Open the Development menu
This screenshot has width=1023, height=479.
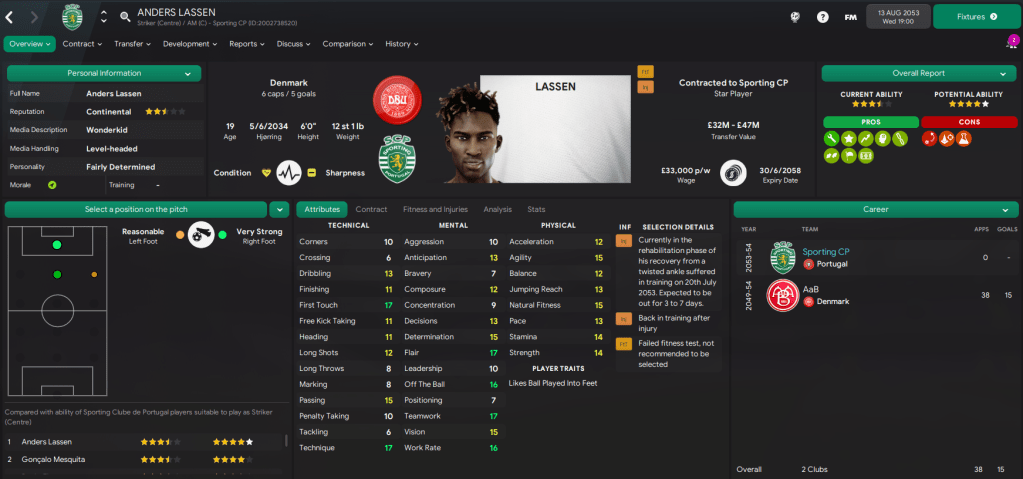(190, 44)
